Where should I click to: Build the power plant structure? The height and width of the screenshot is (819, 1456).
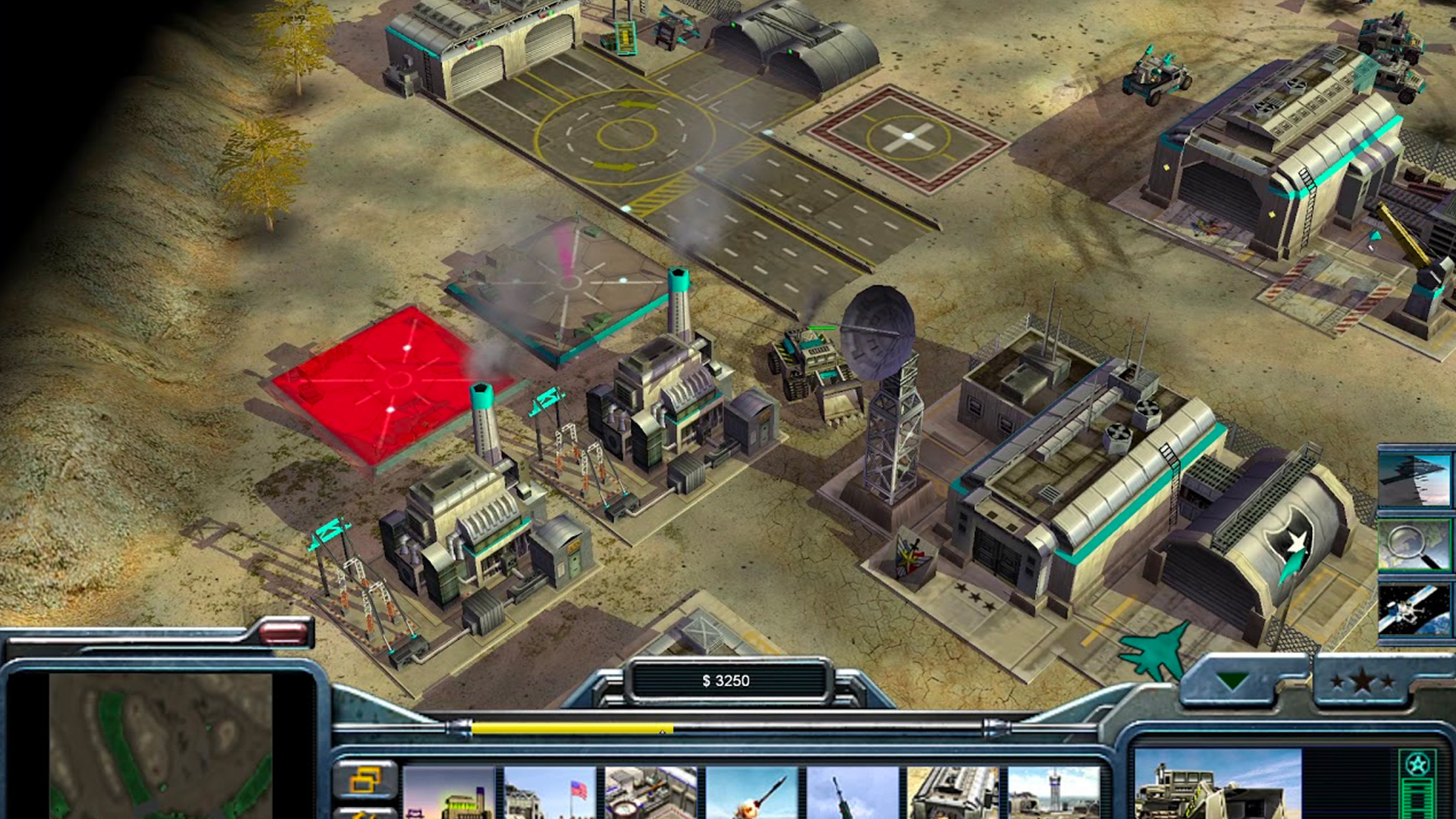click(449, 793)
